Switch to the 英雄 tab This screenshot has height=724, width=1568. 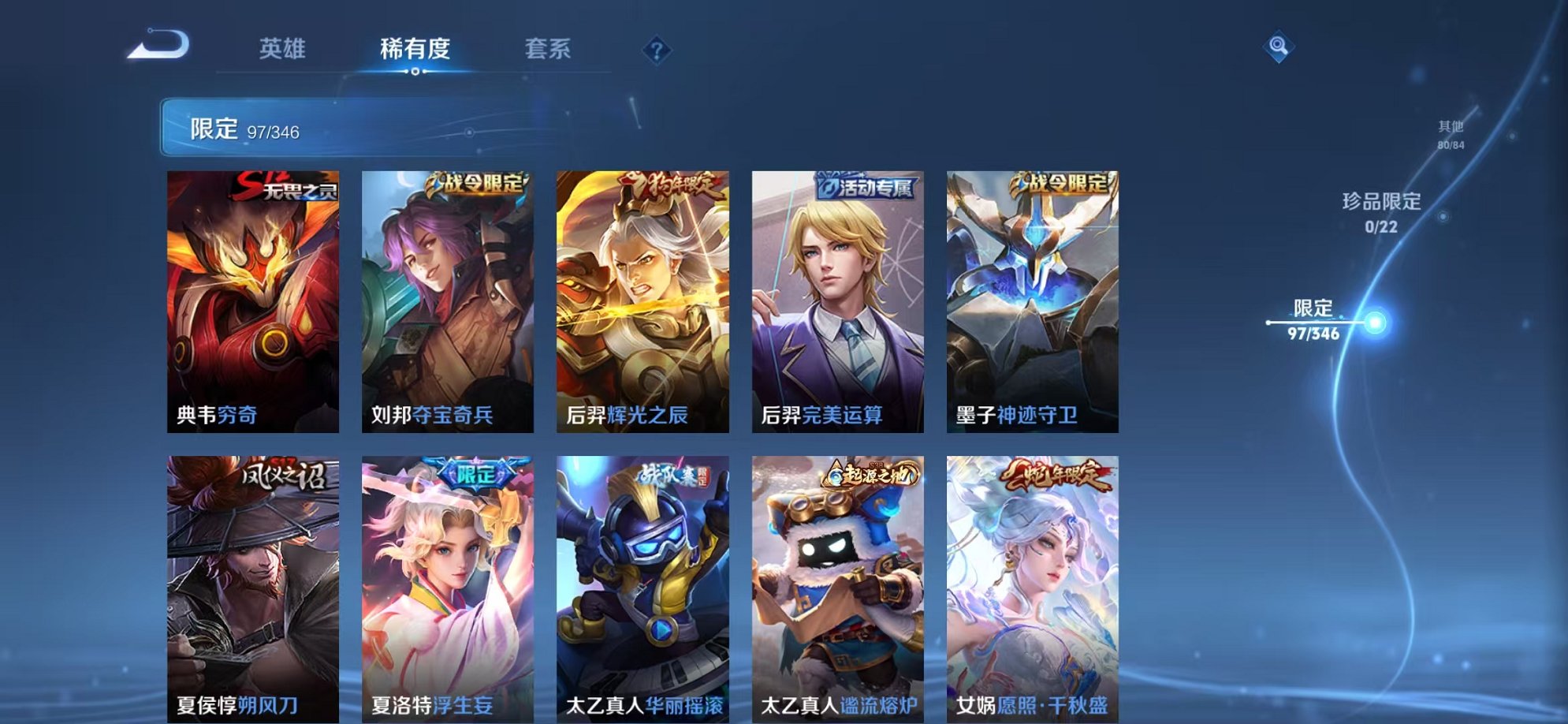point(281,49)
